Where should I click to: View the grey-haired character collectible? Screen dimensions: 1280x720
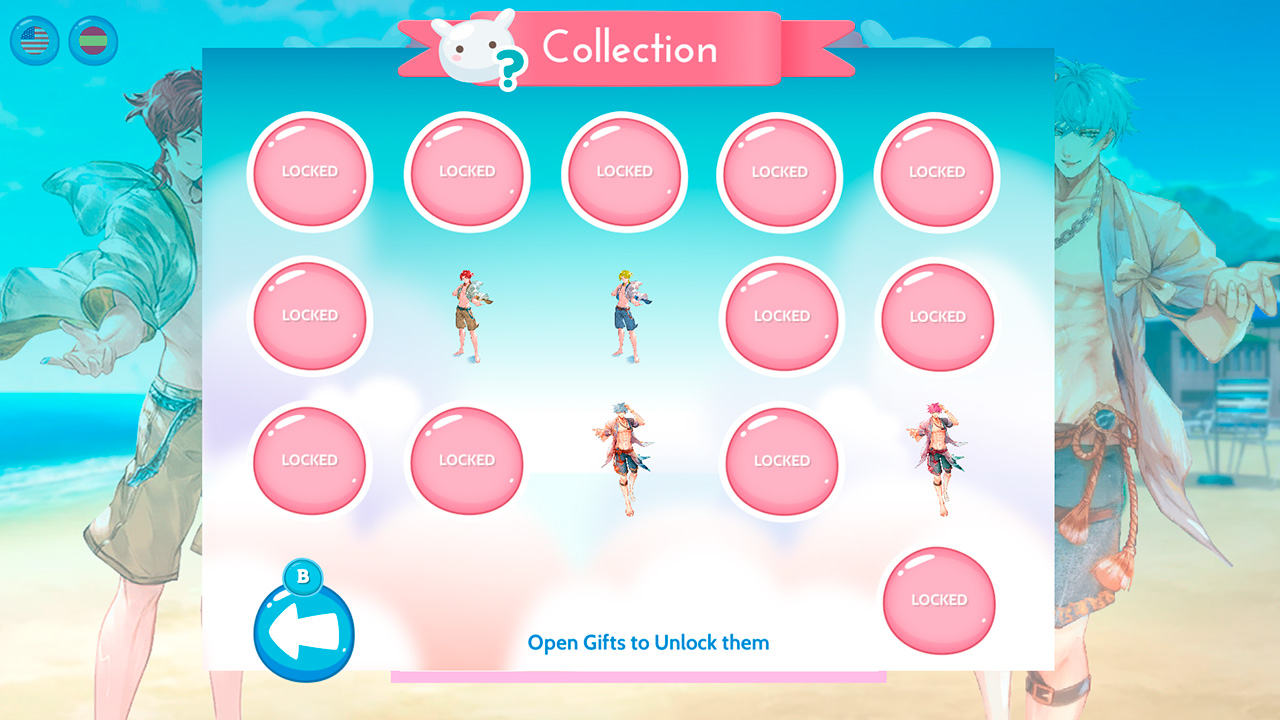click(624, 462)
